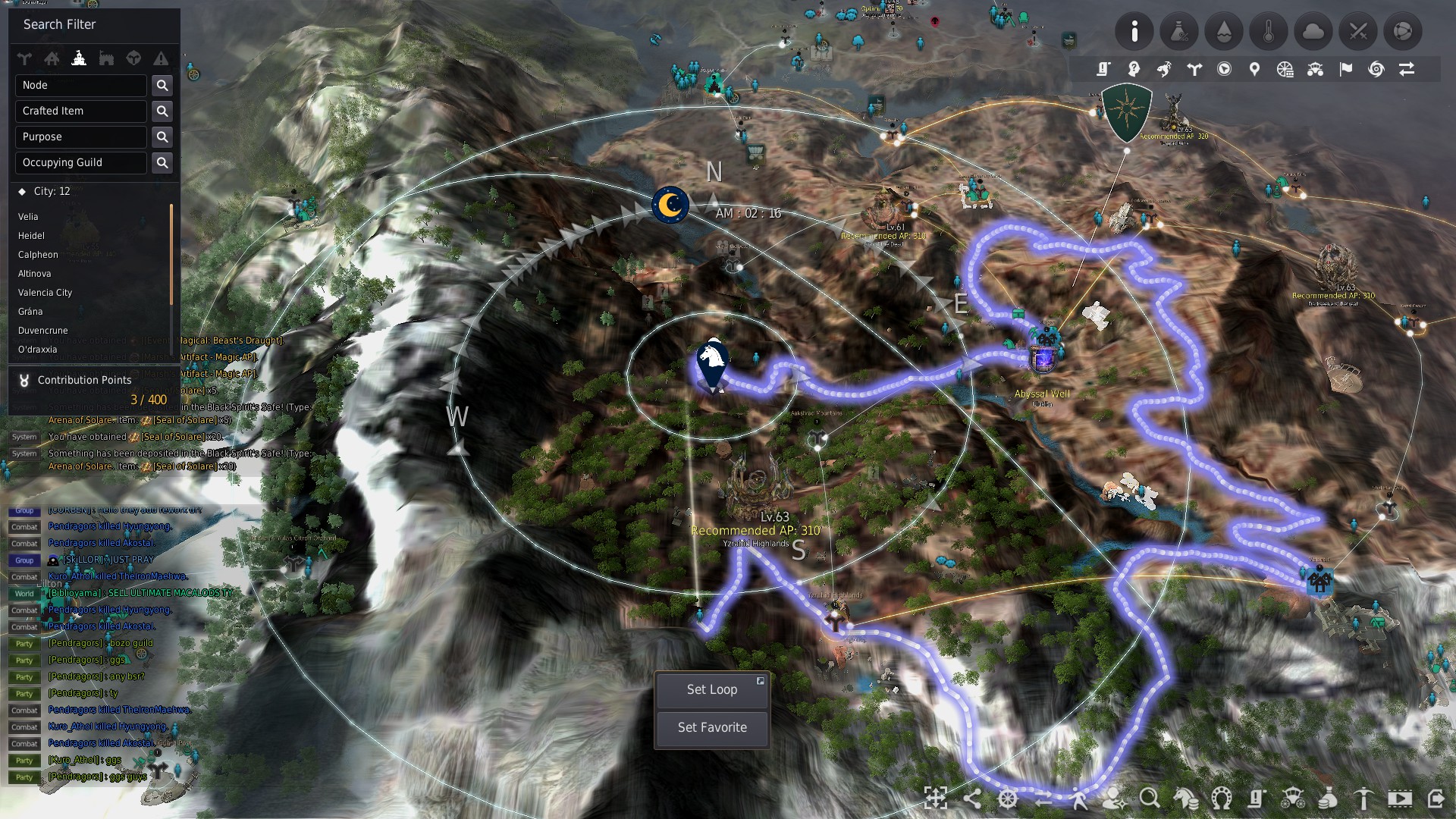This screenshot has height=819, width=1456.
Task: Click the magnifying glass search icon in bottom toolbar
Action: pyautogui.click(x=1149, y=799)
